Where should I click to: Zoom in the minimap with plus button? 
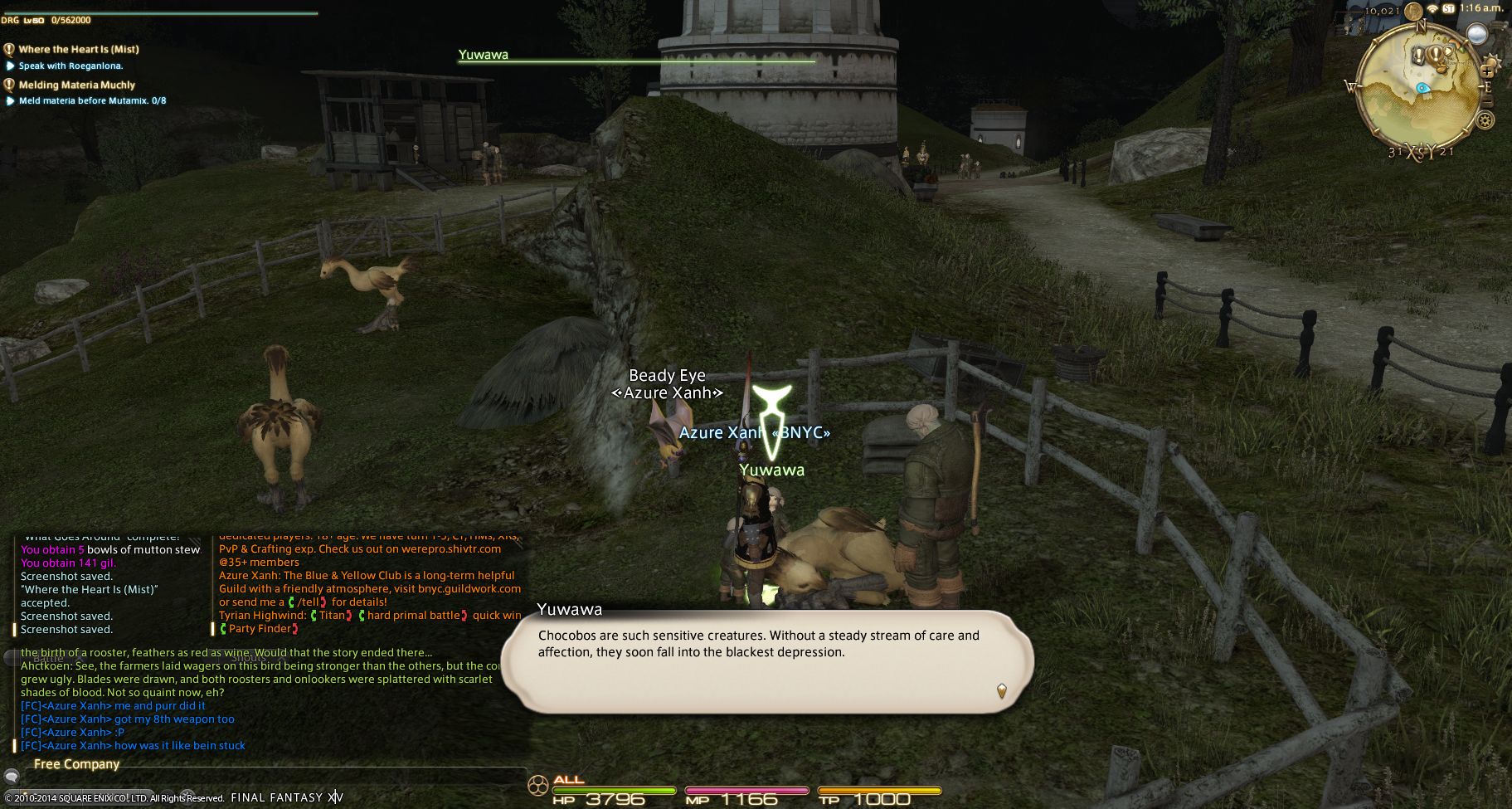tap(1489, 71)
